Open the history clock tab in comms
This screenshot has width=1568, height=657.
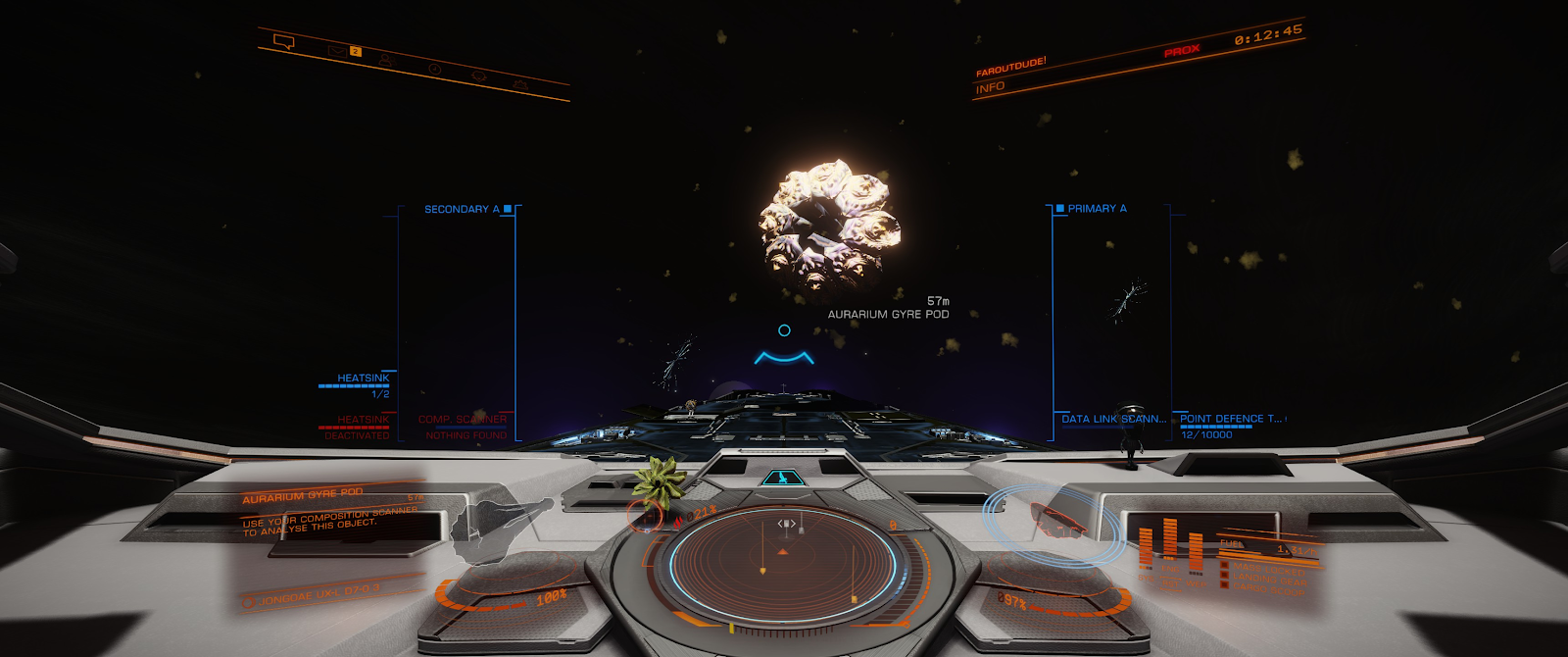(x=434, y=69)
